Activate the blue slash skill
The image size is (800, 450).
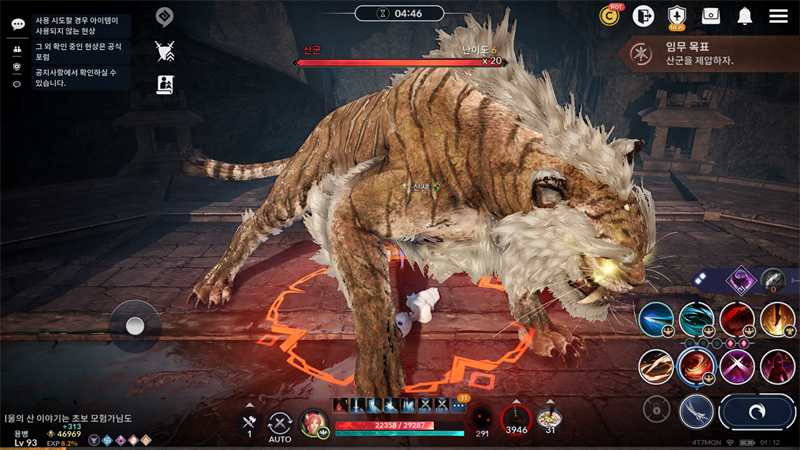pyautogui.click(x=656, y=320)
